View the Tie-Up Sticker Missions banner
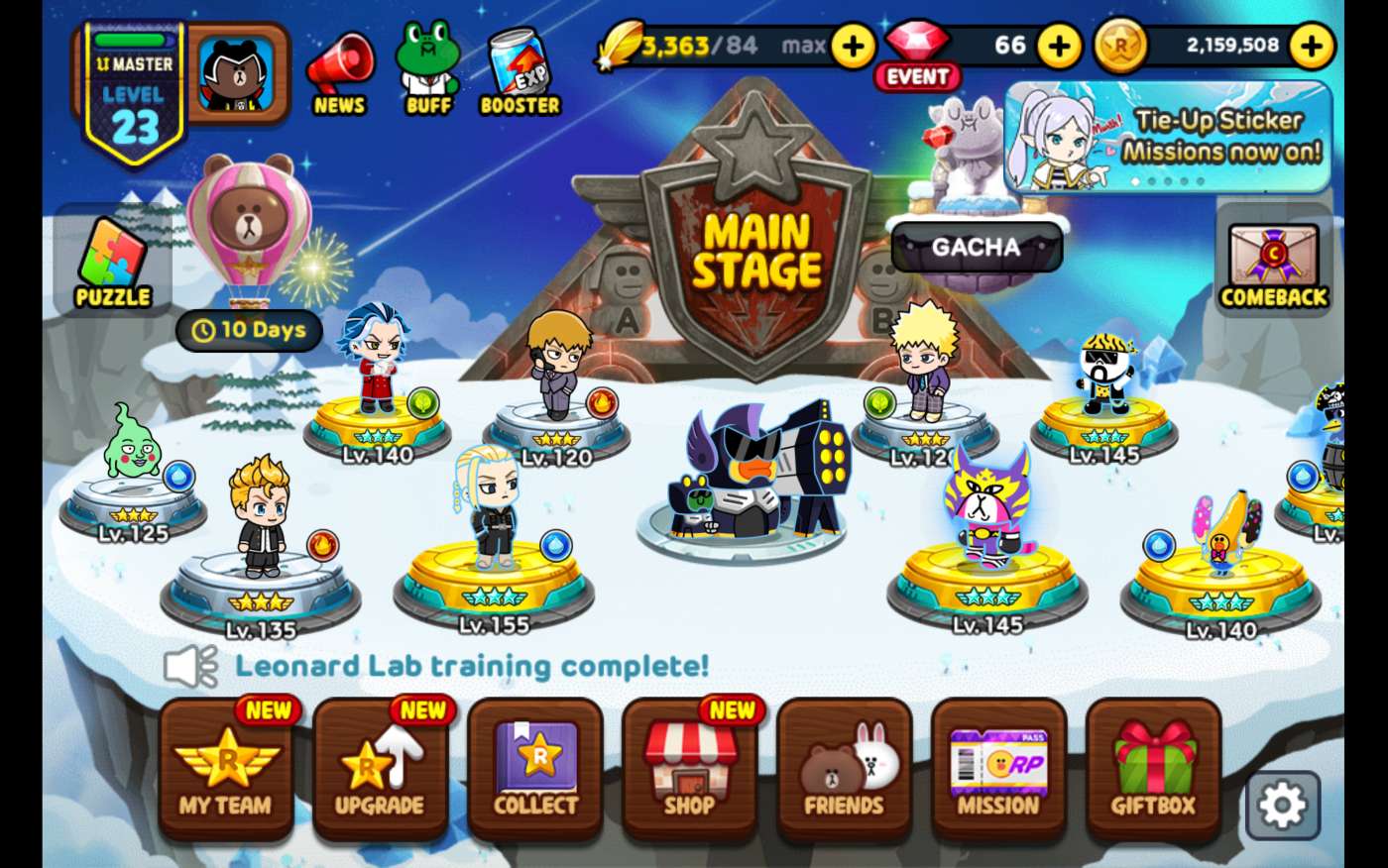 1168,137
